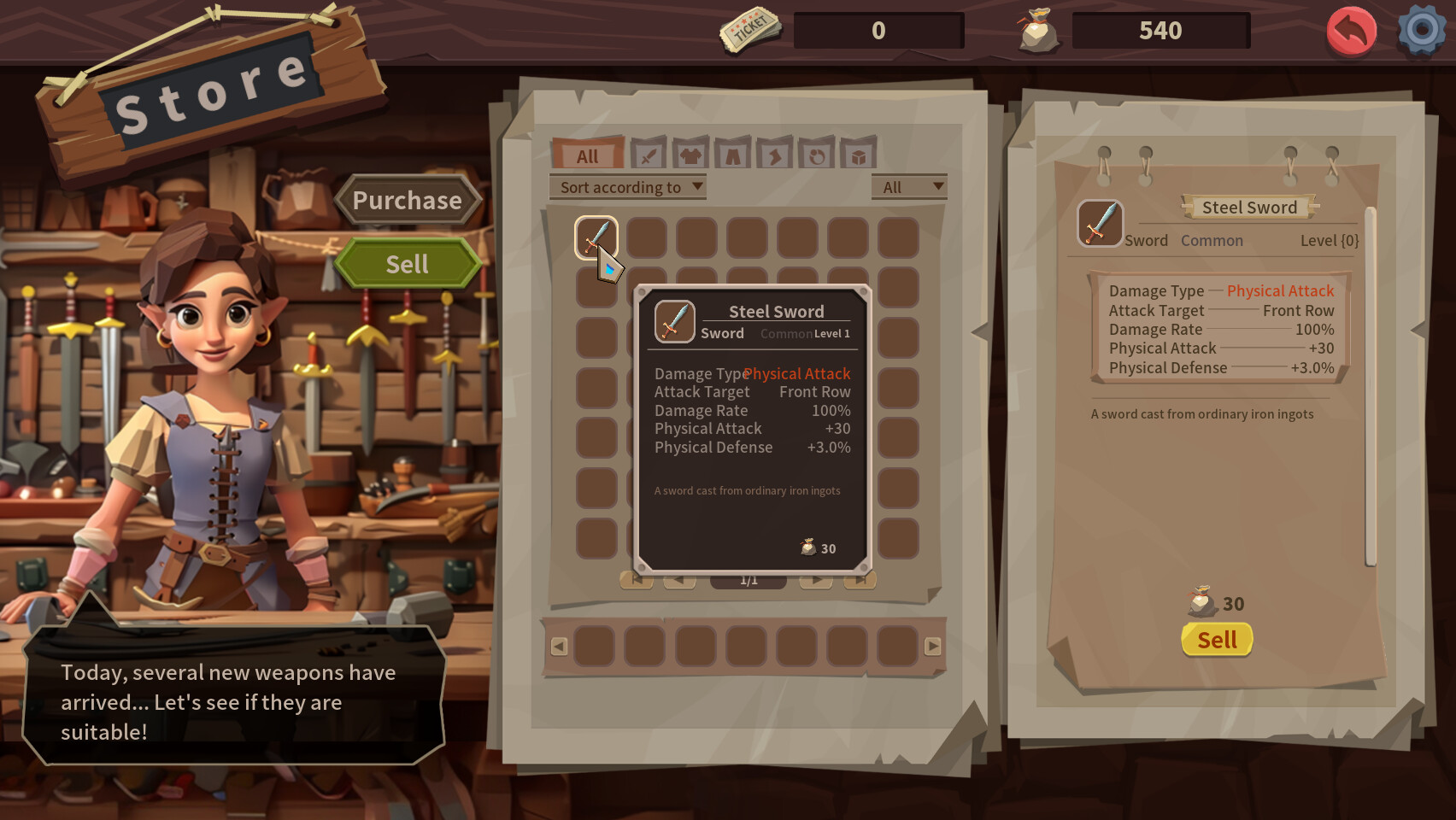Click the yellow Sell button on the notepad
The image size is (1456, 820).
(x=1217, y=640)
